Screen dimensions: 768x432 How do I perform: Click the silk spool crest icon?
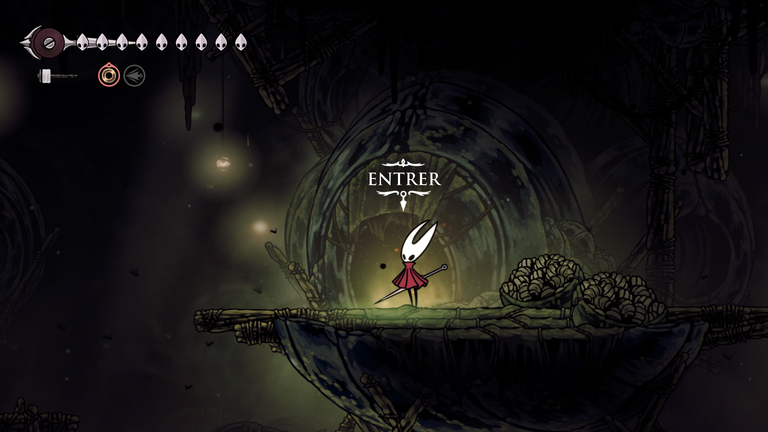tap(46, 42)
